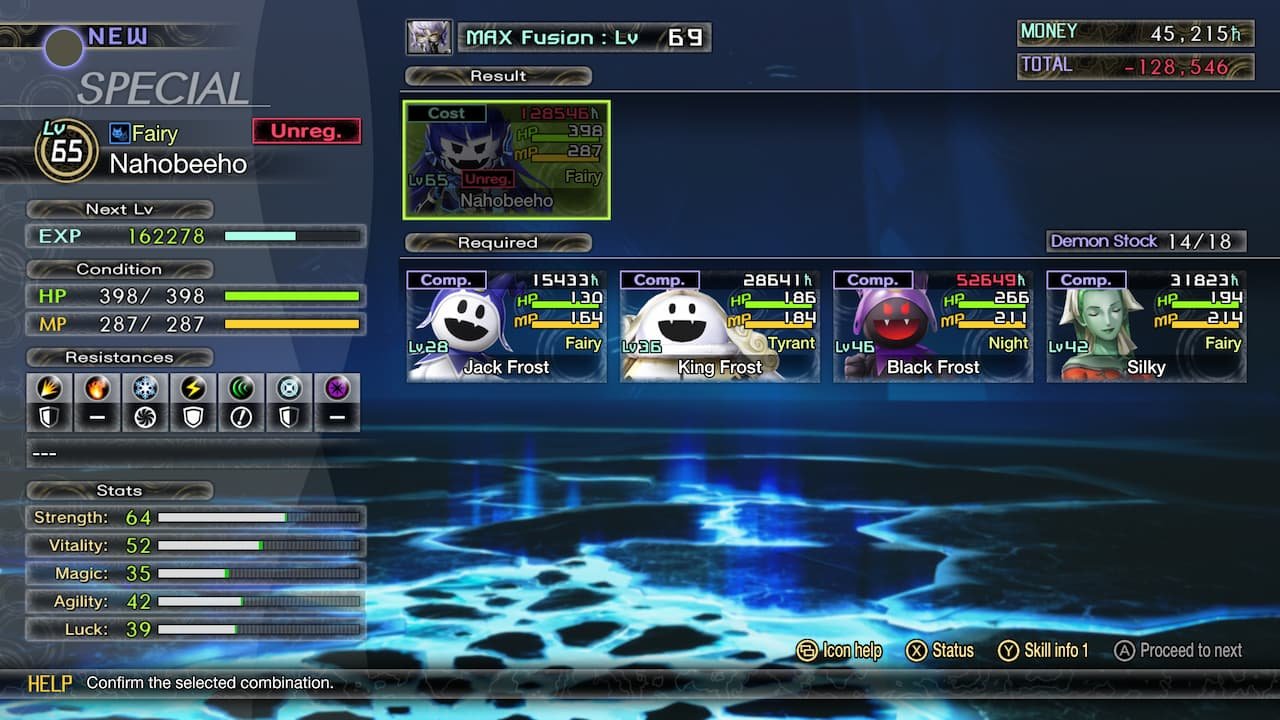View Skill info 1
1280x720 pixels.
(1044, 651)
